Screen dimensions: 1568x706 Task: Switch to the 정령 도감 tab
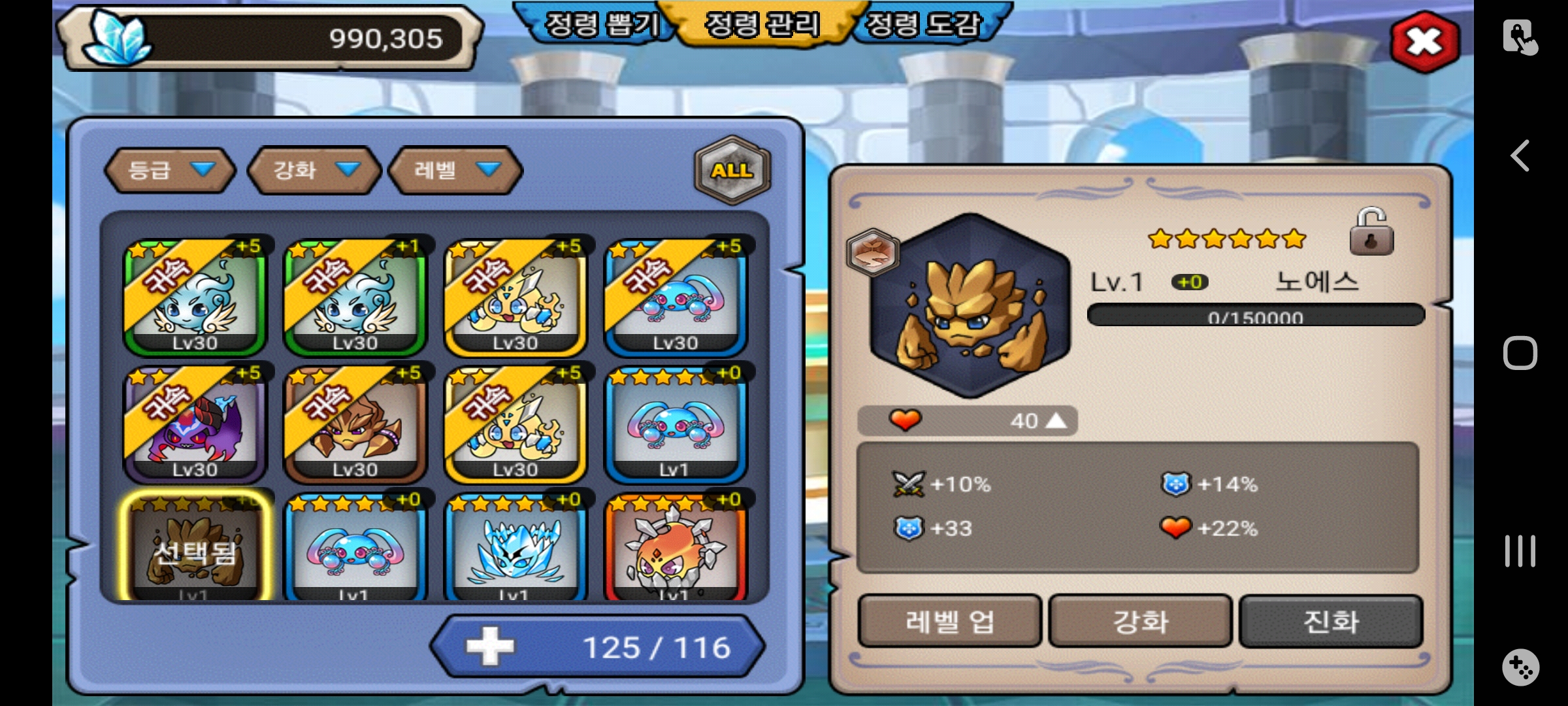(x=923, y=25)
